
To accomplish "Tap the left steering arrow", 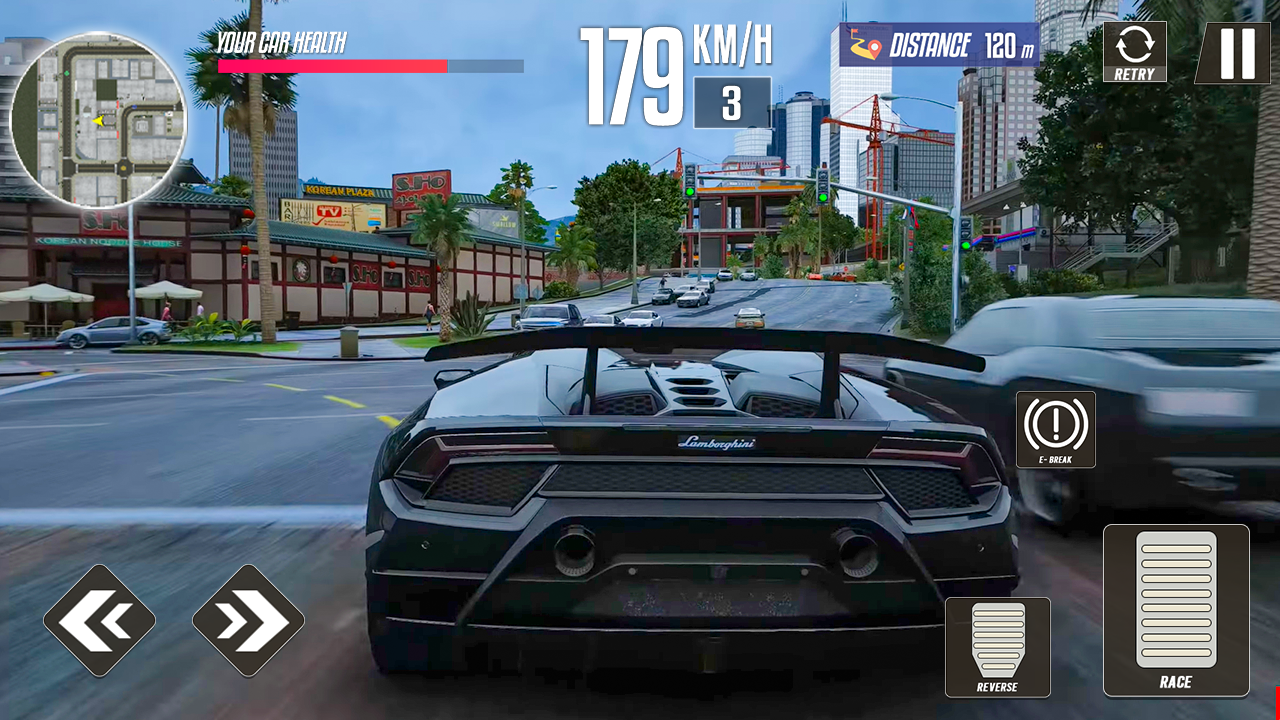I will click(x=100, y=619).
